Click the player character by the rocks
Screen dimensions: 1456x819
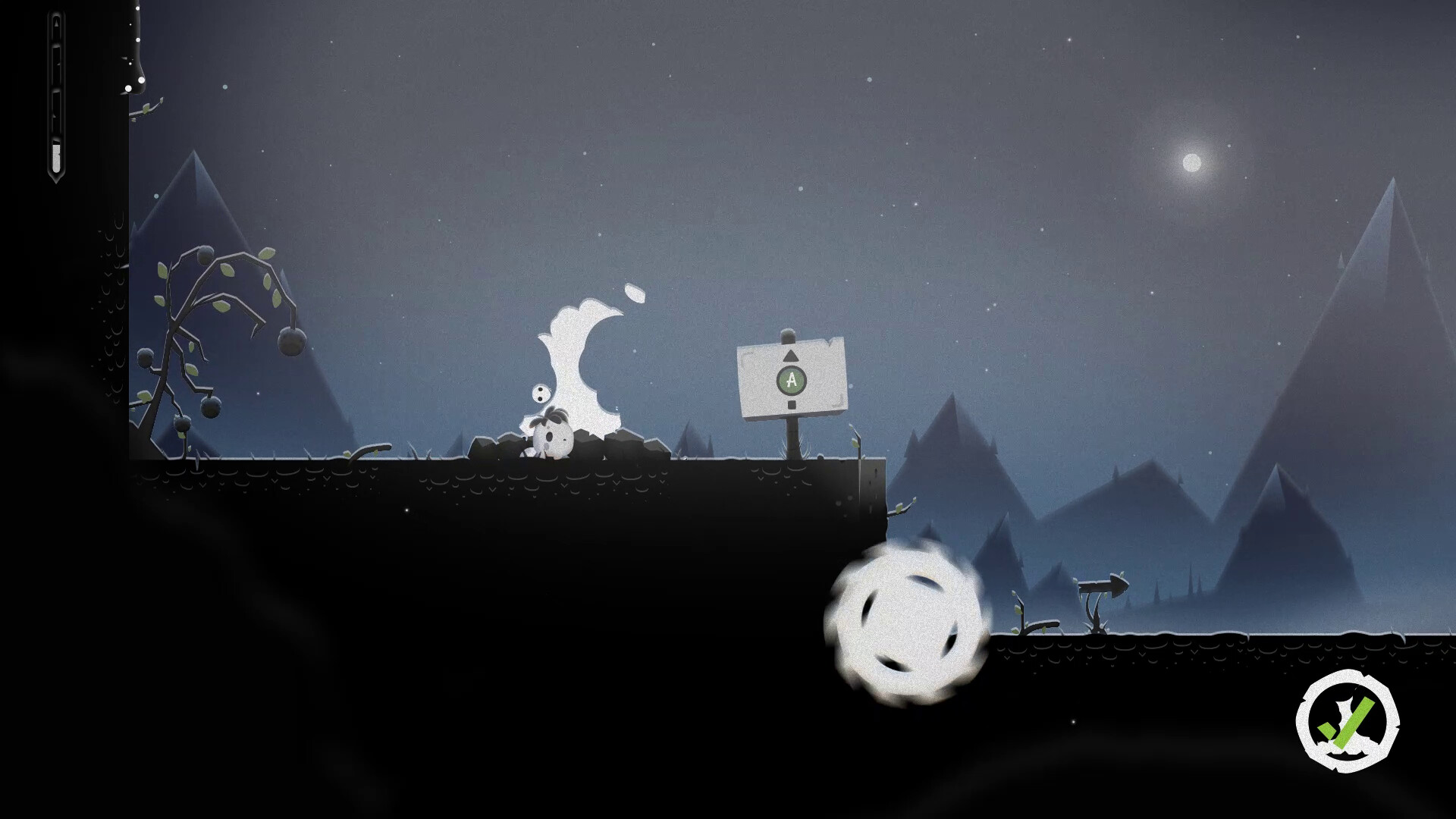551,440
